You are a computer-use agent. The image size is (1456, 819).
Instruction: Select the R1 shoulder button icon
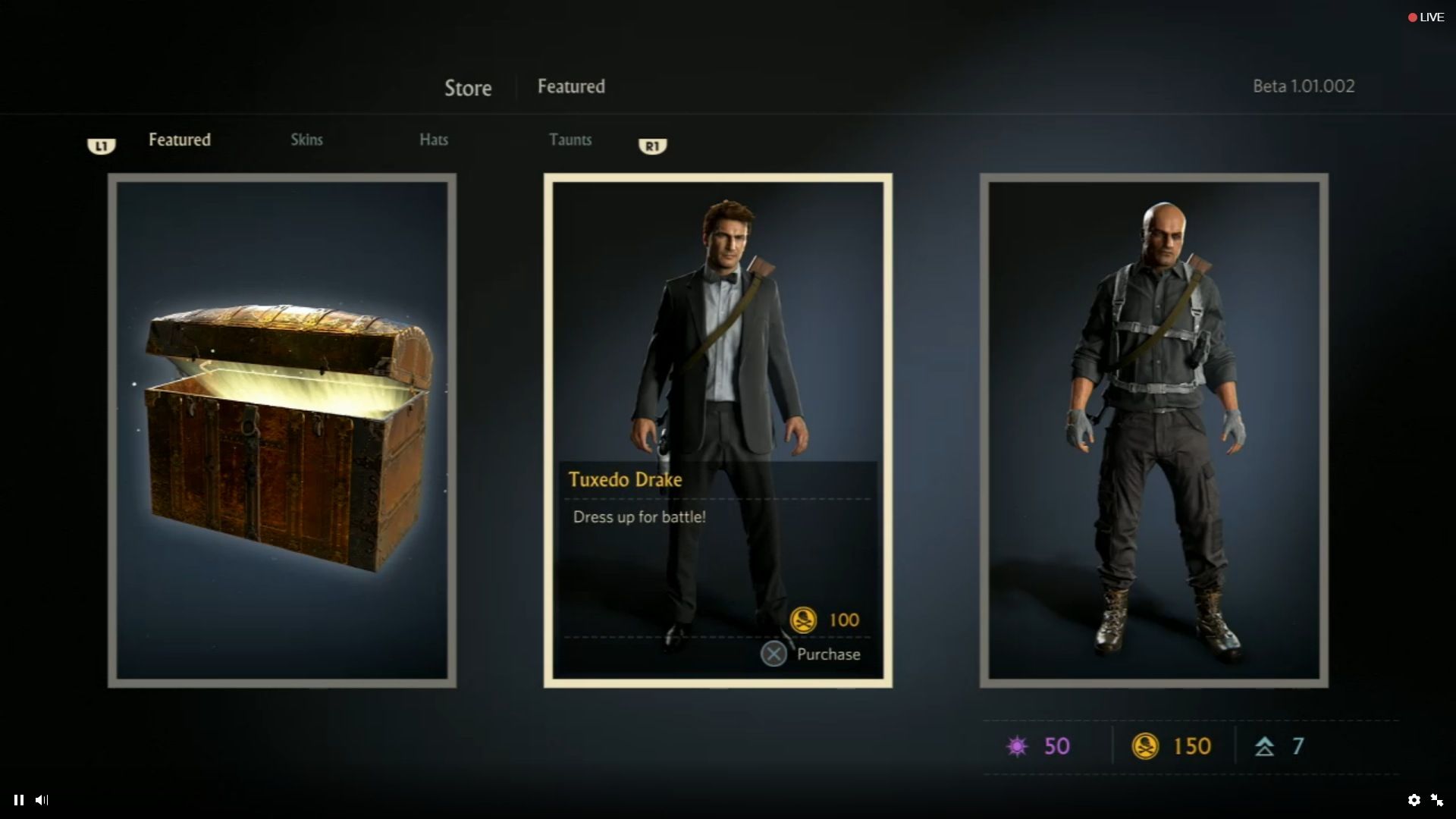(x=653, y=146)
